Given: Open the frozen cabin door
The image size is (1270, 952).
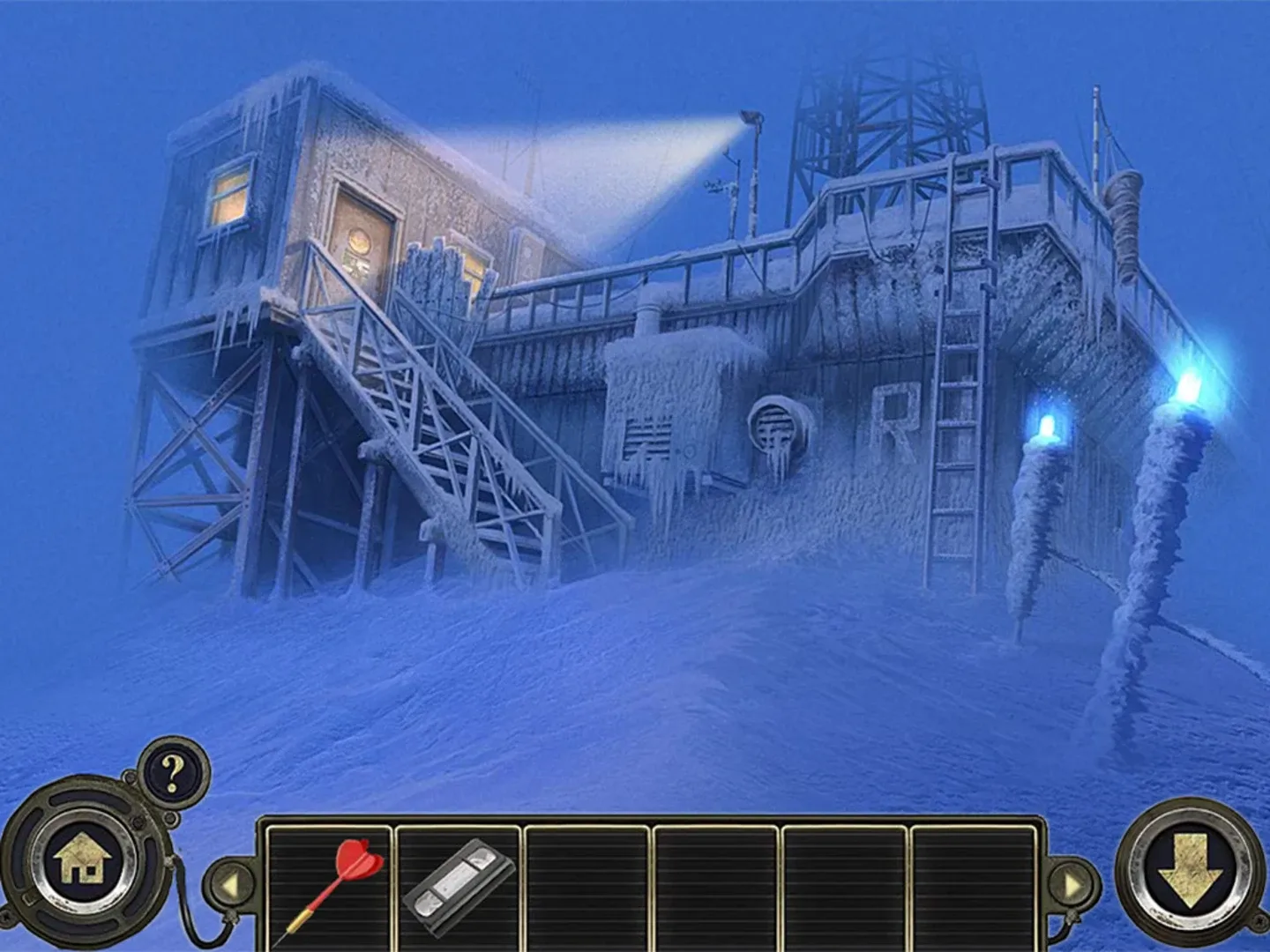Looking at the screenshot, I should pos(363,234).
